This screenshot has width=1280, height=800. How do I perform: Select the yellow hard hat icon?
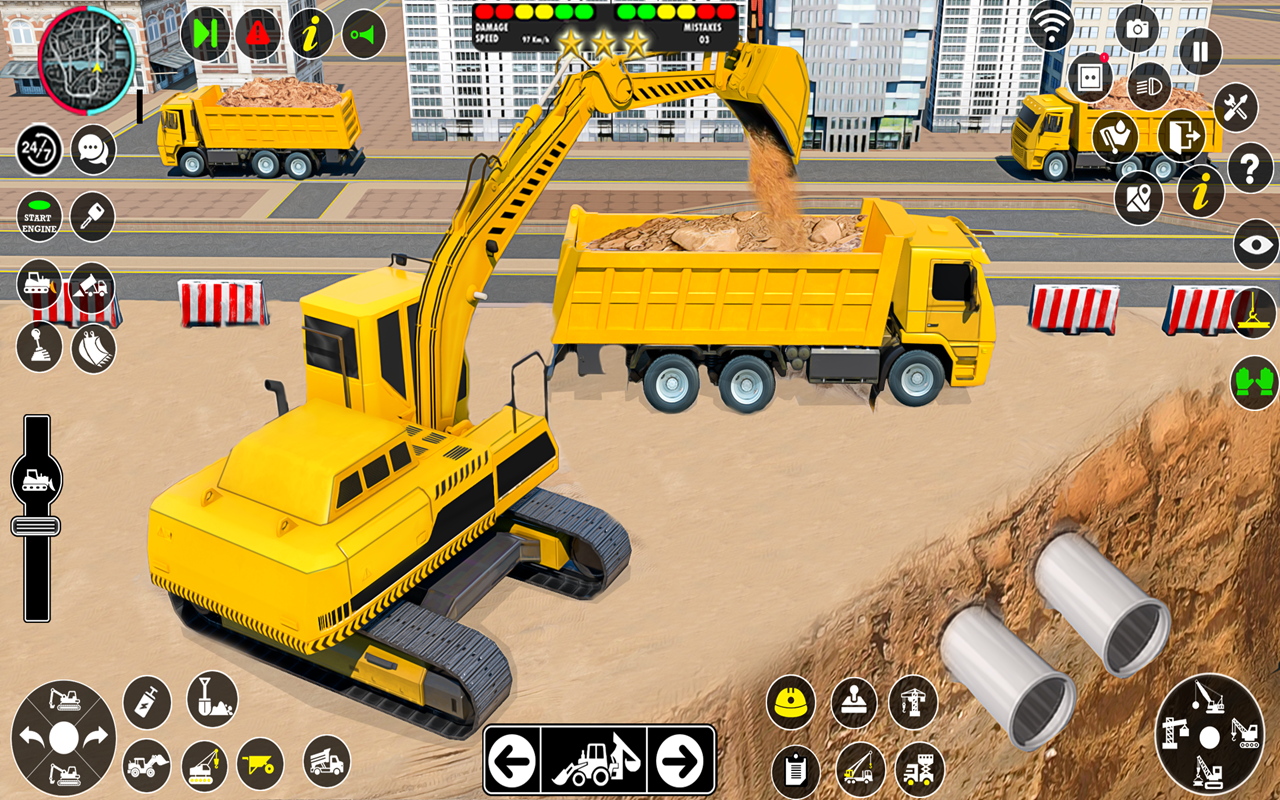(791, 701)
